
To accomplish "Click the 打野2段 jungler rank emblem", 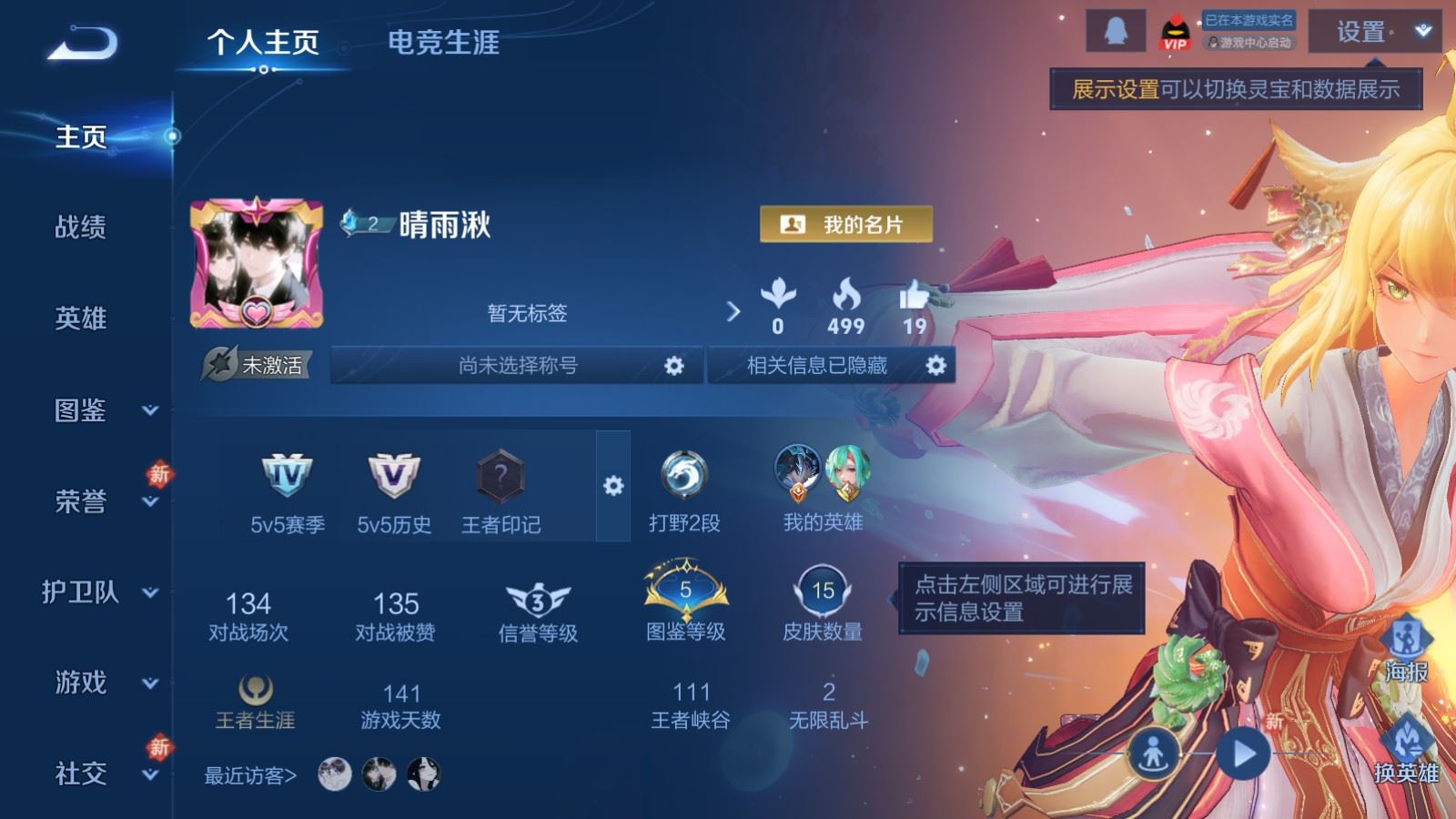I will (685, 474).
